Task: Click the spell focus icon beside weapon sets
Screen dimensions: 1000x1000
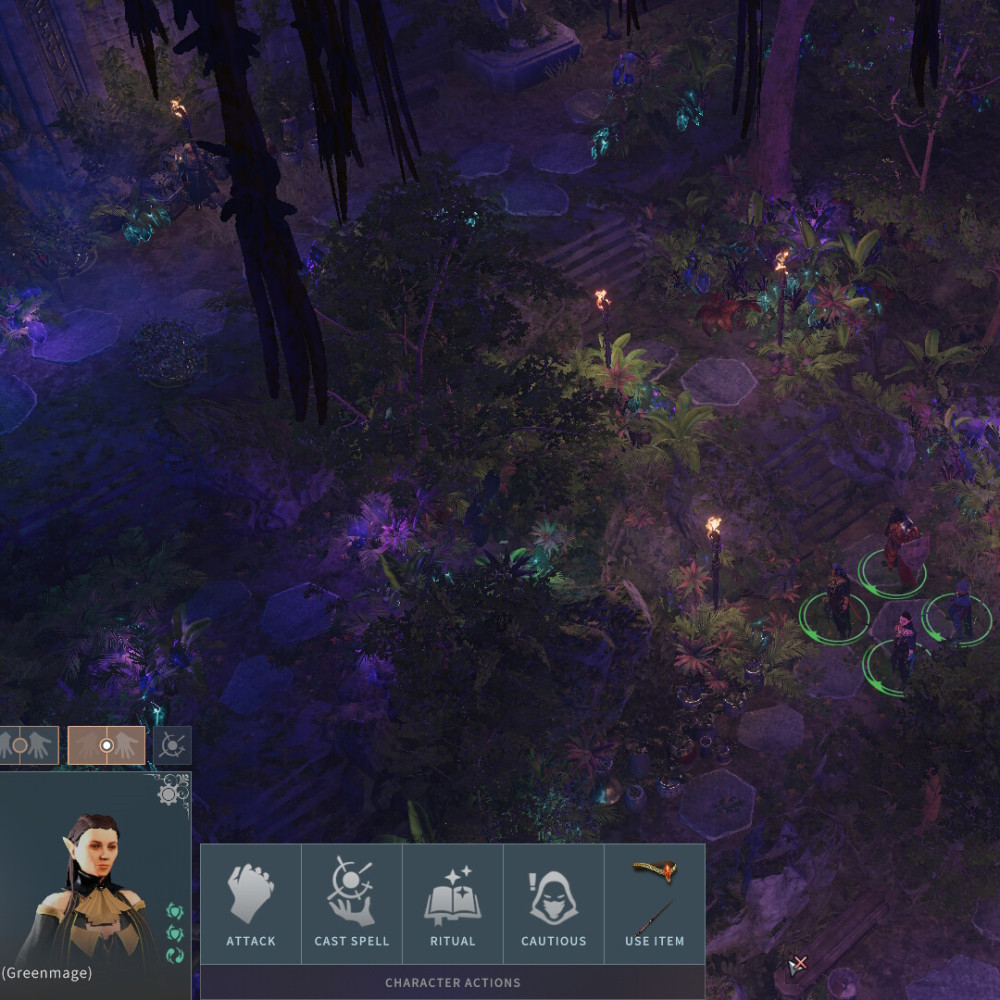Action: point(172,745)
